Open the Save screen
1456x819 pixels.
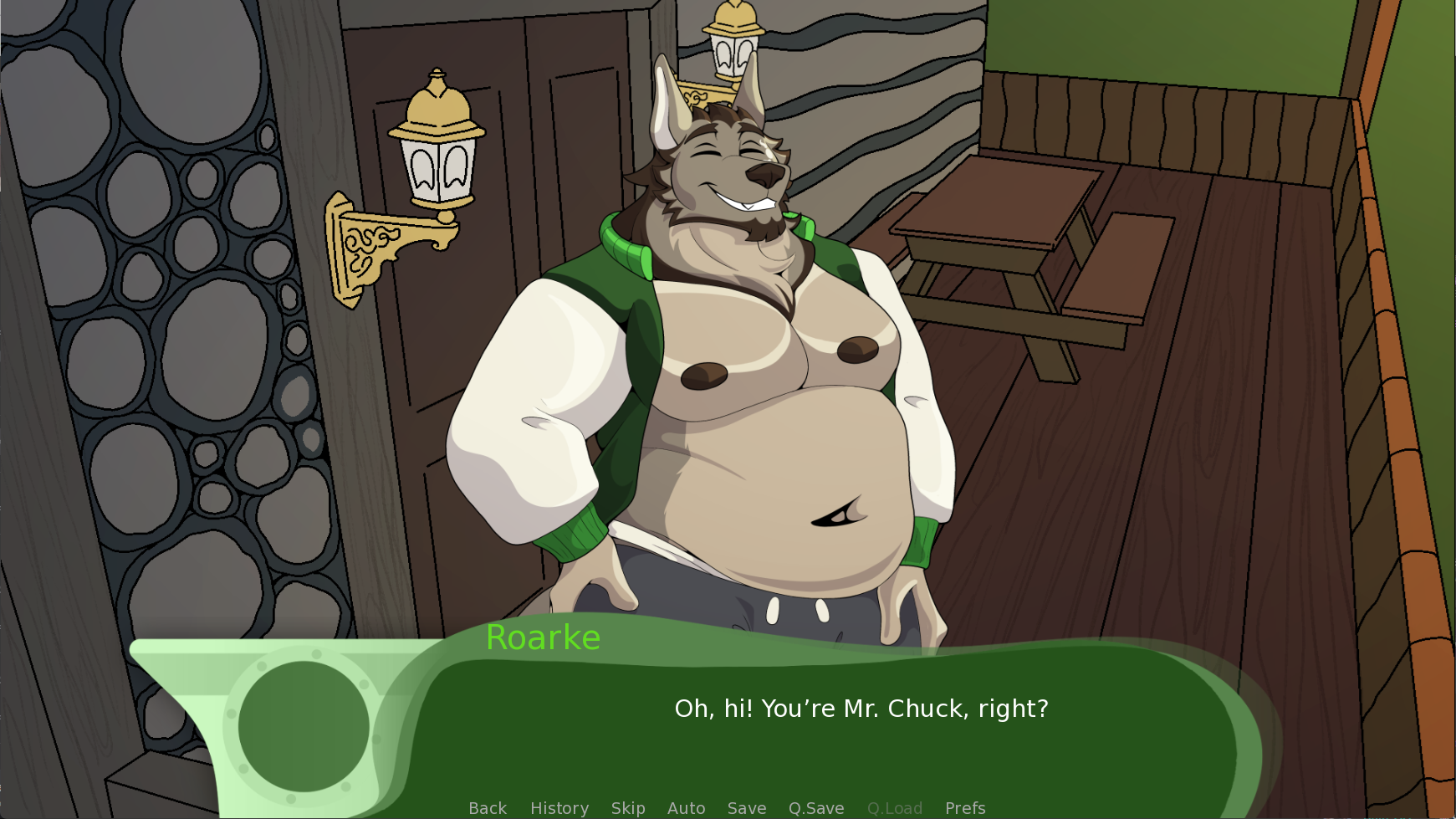click(746, 807)
